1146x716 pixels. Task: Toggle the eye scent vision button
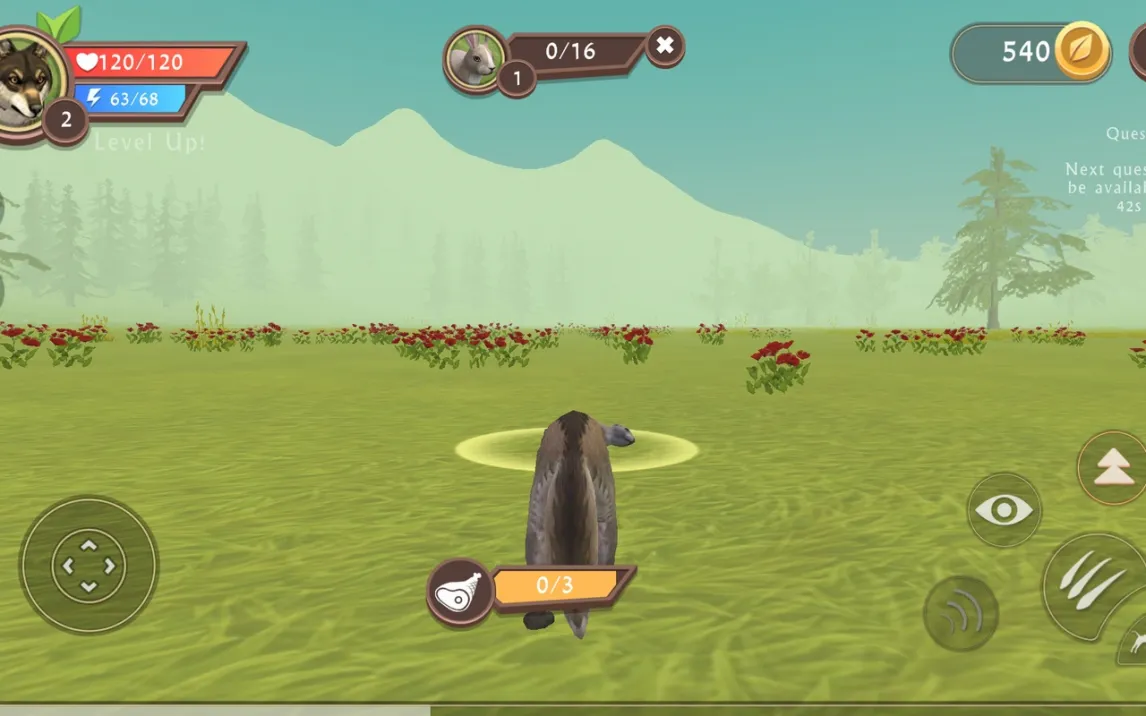[1004, 510]
